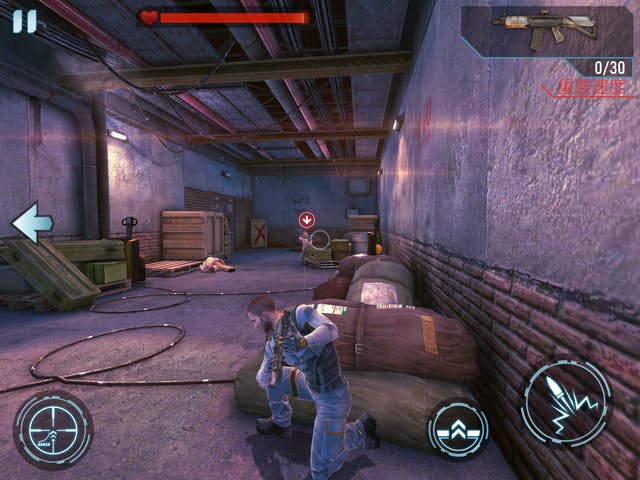640x480 pixels.
Task: Fire the weapon with the bullet button
Action: (566, 404)
